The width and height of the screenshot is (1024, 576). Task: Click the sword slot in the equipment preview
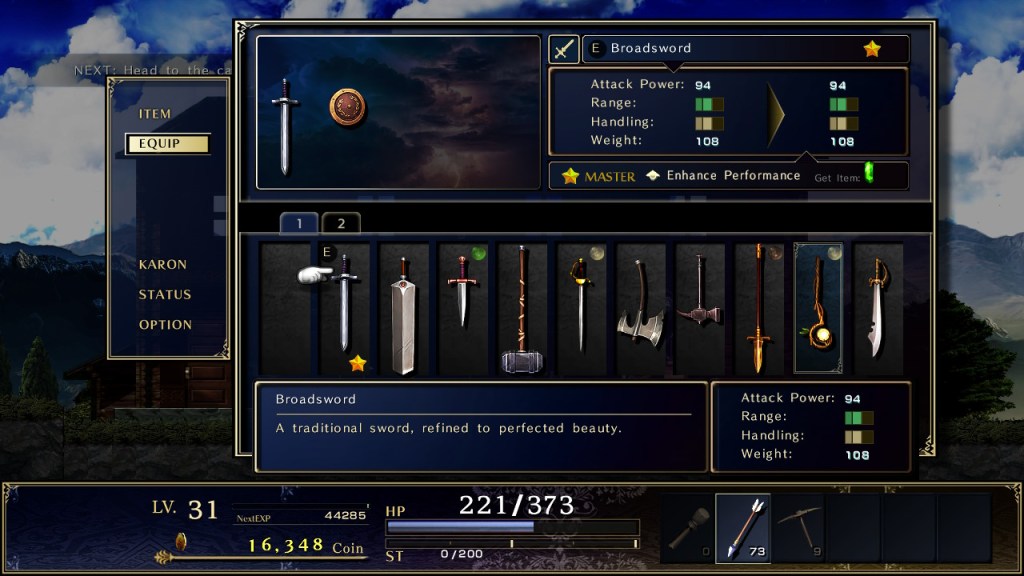coord(285,128)
